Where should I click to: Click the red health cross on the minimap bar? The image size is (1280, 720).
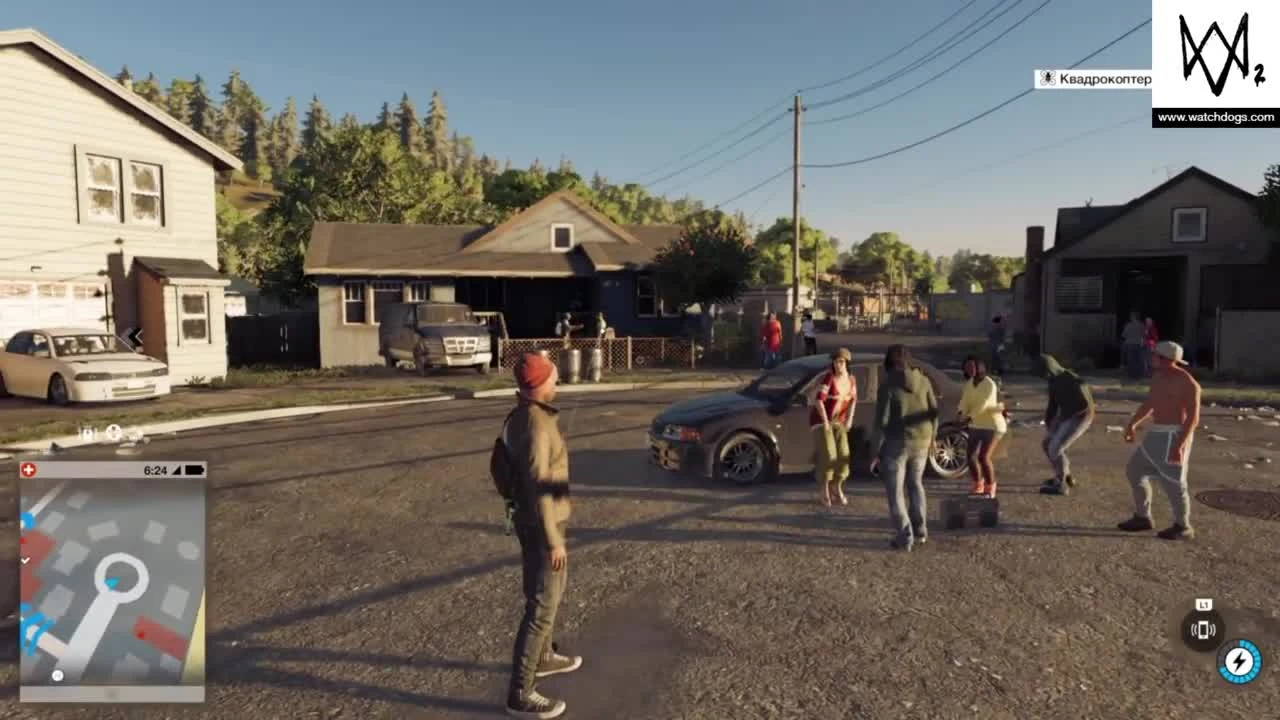coord(29,469)
